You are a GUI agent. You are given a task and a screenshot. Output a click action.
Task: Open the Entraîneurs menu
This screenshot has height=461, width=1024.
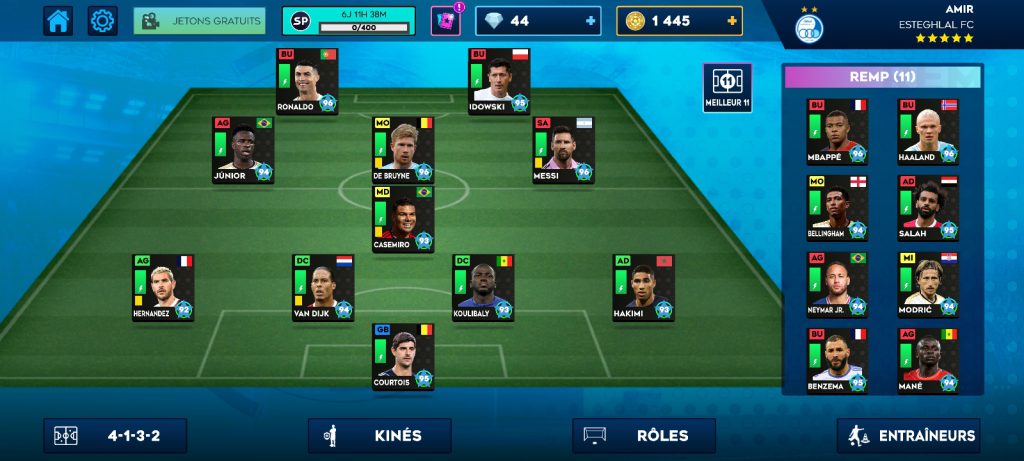click(908, 436)
